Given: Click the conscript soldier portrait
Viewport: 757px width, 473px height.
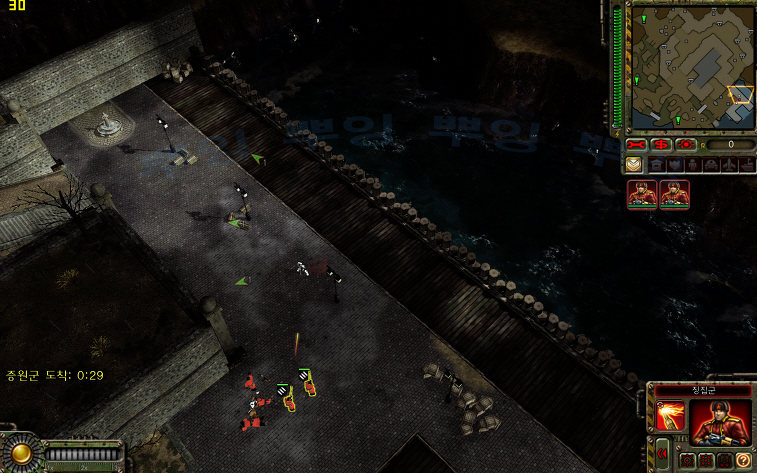Looking at the screenshot, I should [718, 421].
